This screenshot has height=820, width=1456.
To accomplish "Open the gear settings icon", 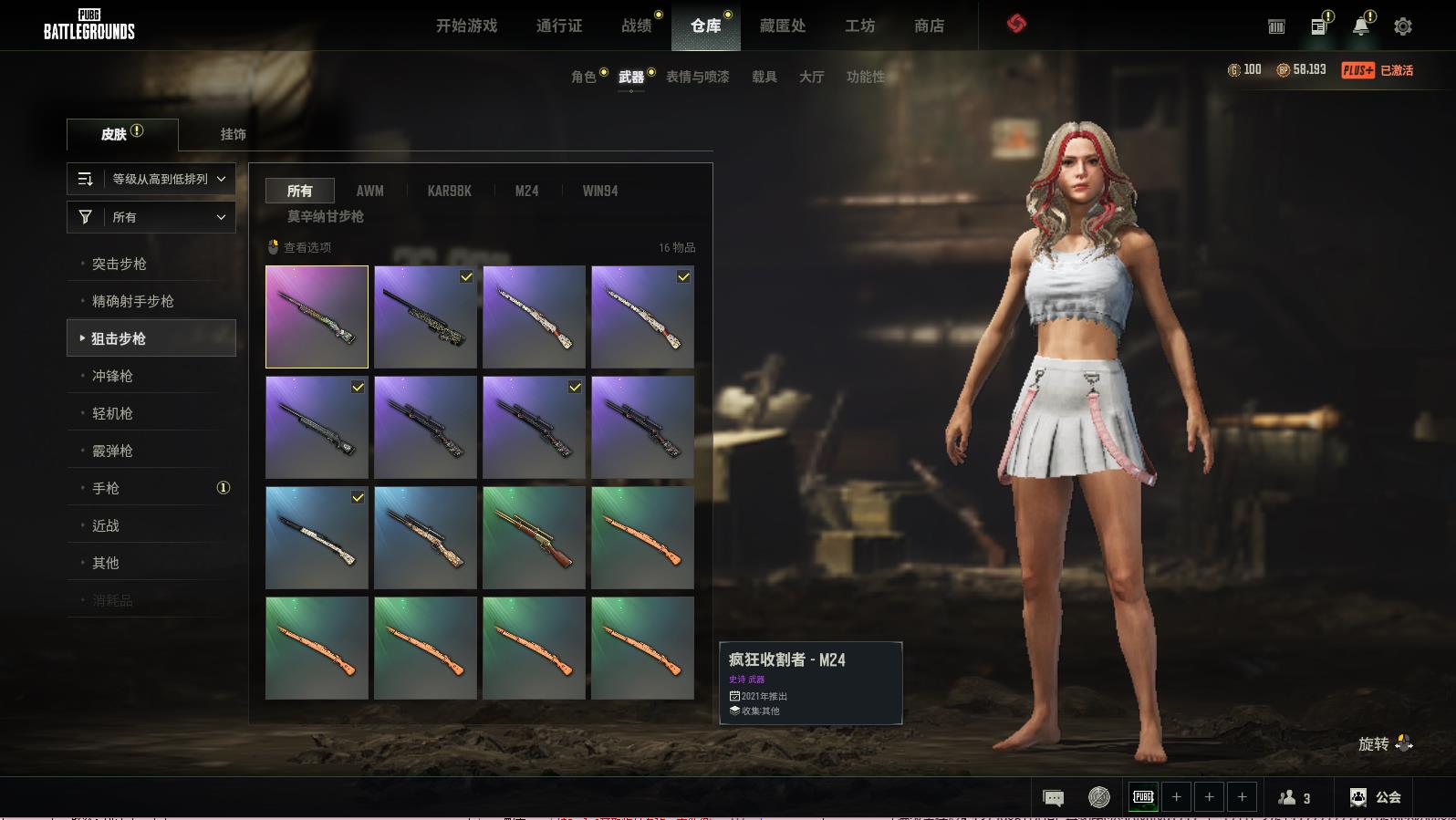I will [1403, 26].
